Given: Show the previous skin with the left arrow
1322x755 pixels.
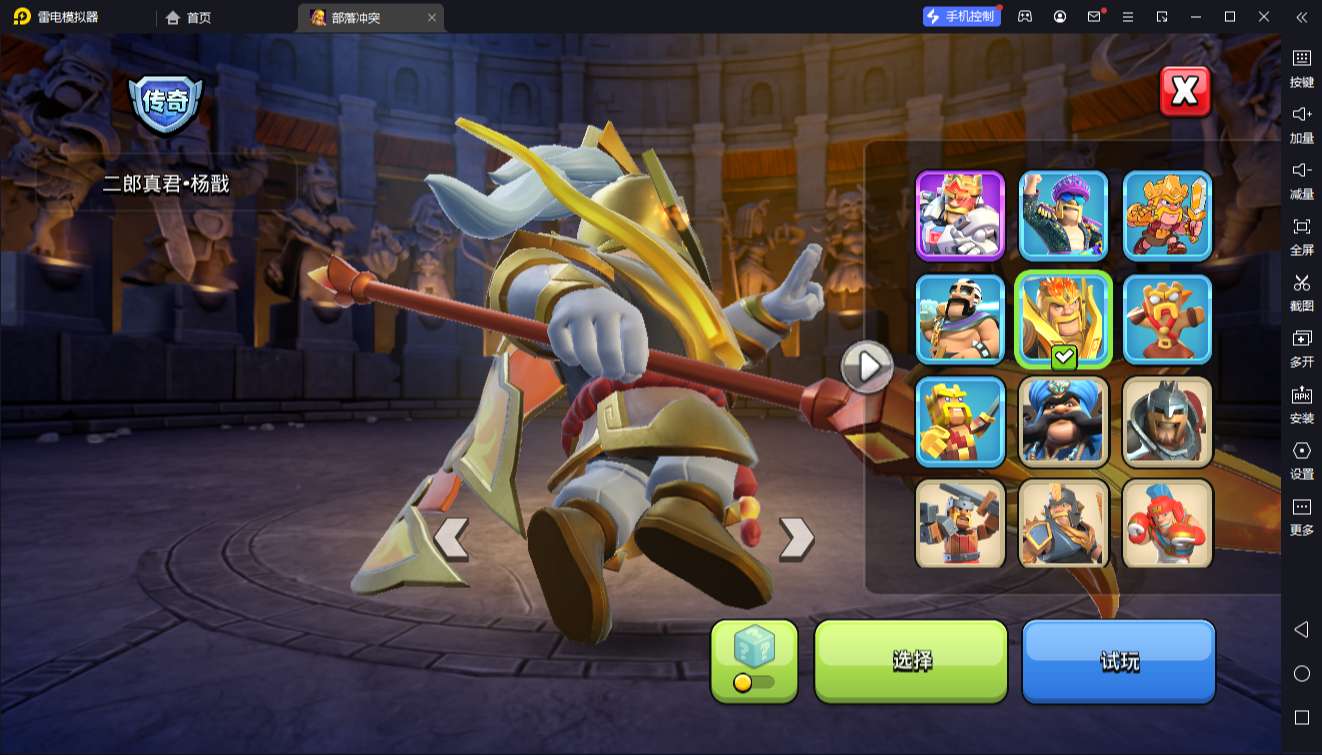Looking at the screenshot, I should tap(451, 538).
